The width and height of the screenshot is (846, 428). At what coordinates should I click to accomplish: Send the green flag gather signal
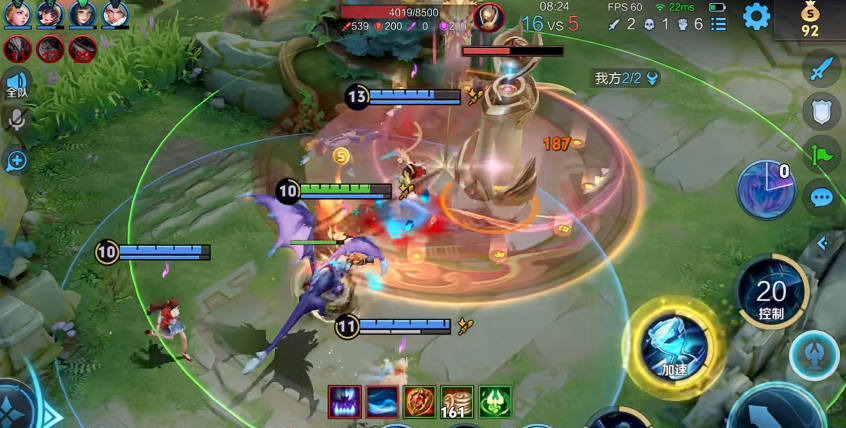[x=822, y=154]
